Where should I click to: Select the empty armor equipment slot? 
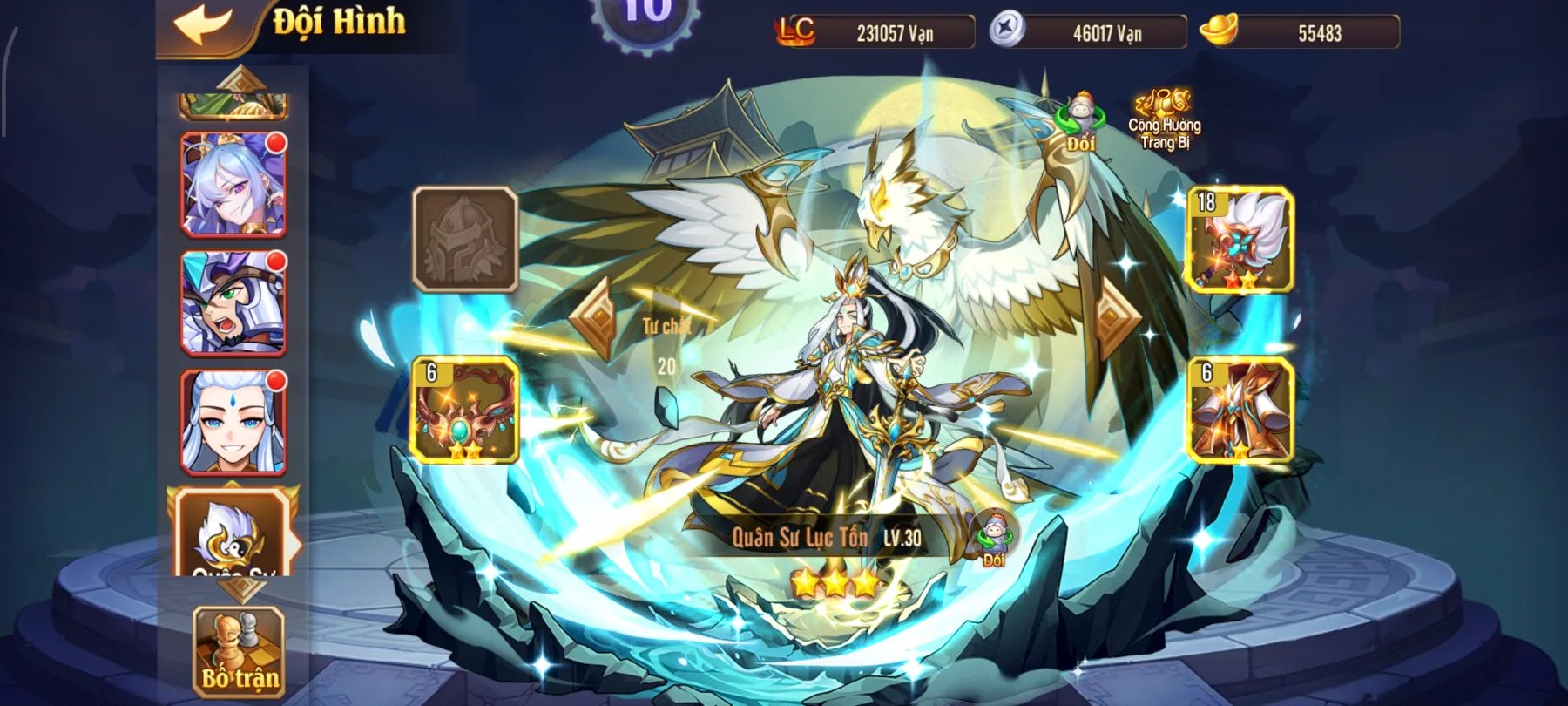(x=465, y=240)
